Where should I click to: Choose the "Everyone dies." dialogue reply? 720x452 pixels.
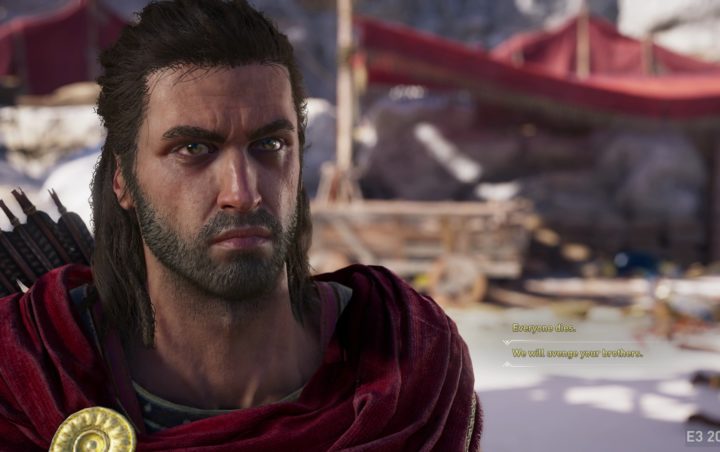(543, 328)
